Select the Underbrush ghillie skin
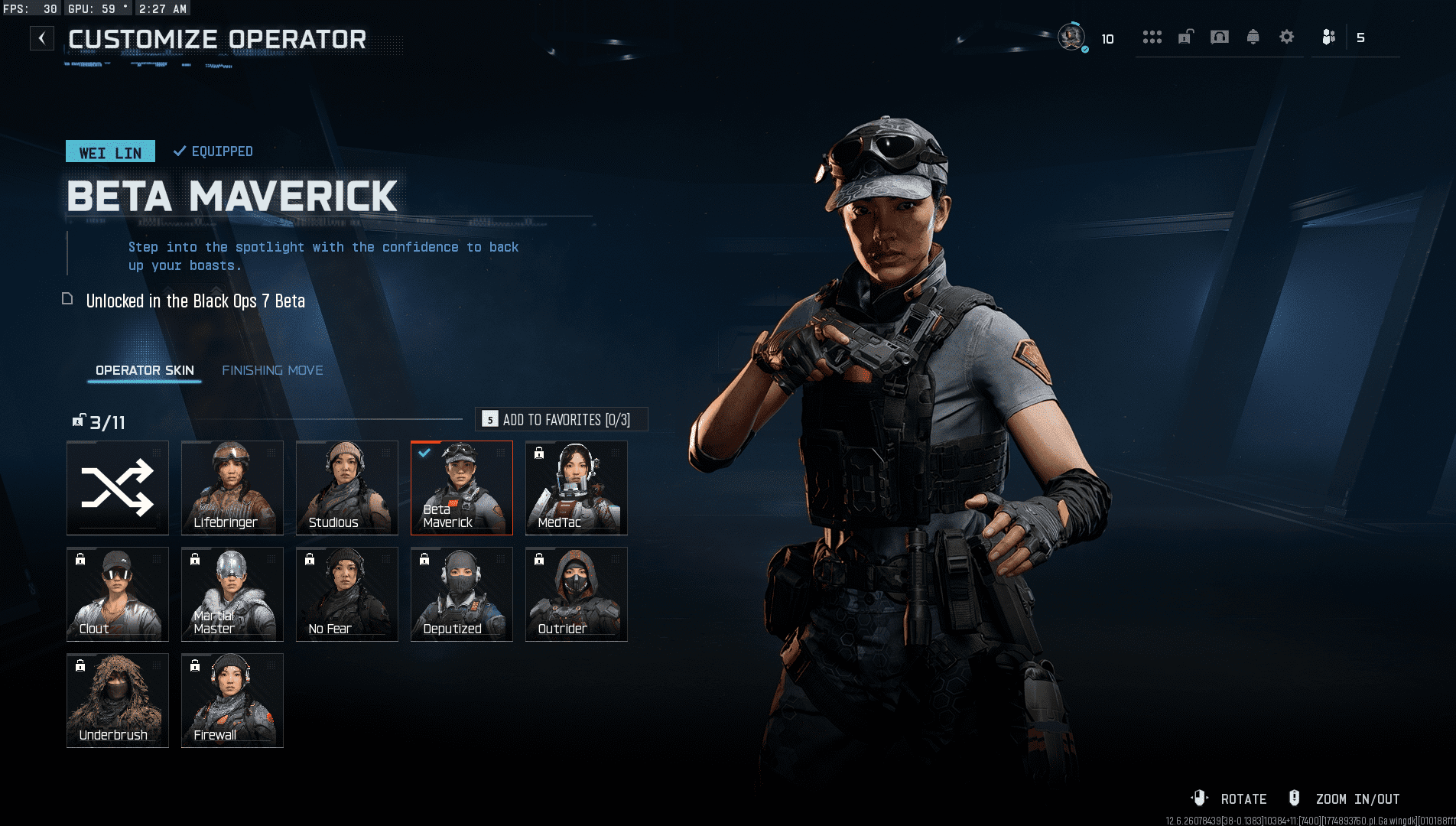 118,701
